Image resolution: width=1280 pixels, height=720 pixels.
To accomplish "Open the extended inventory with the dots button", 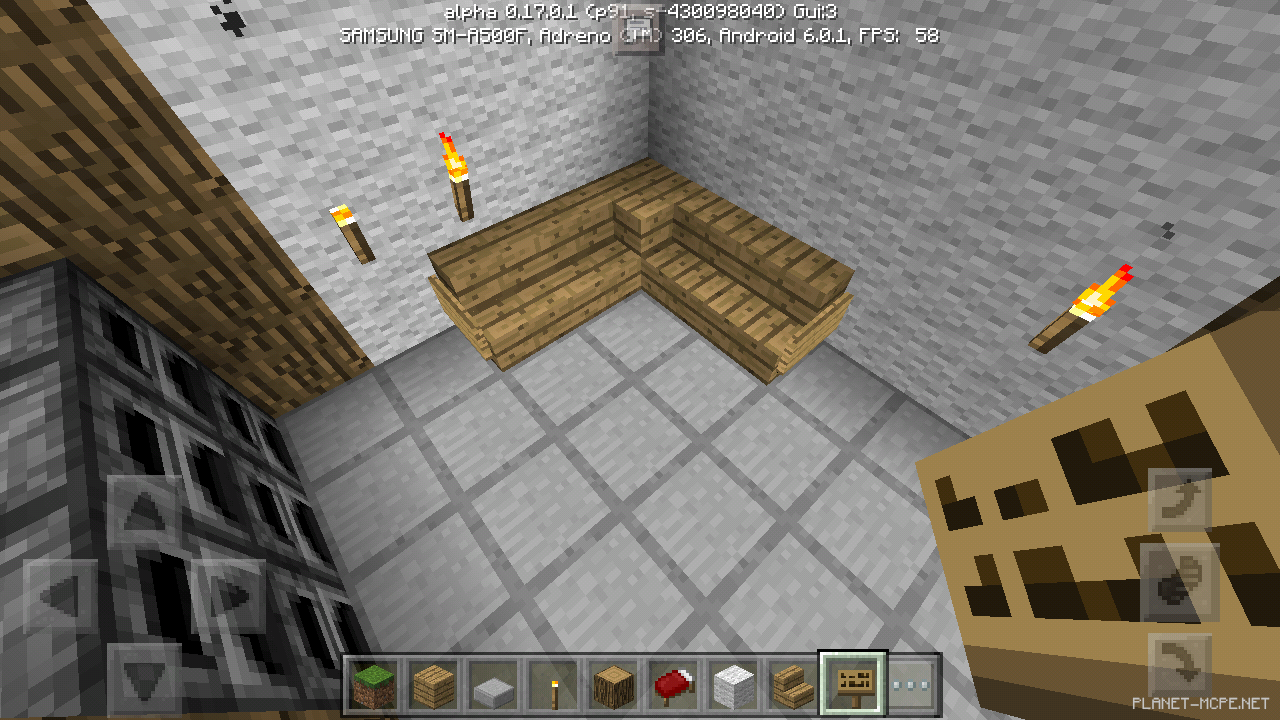I will 911,685.
